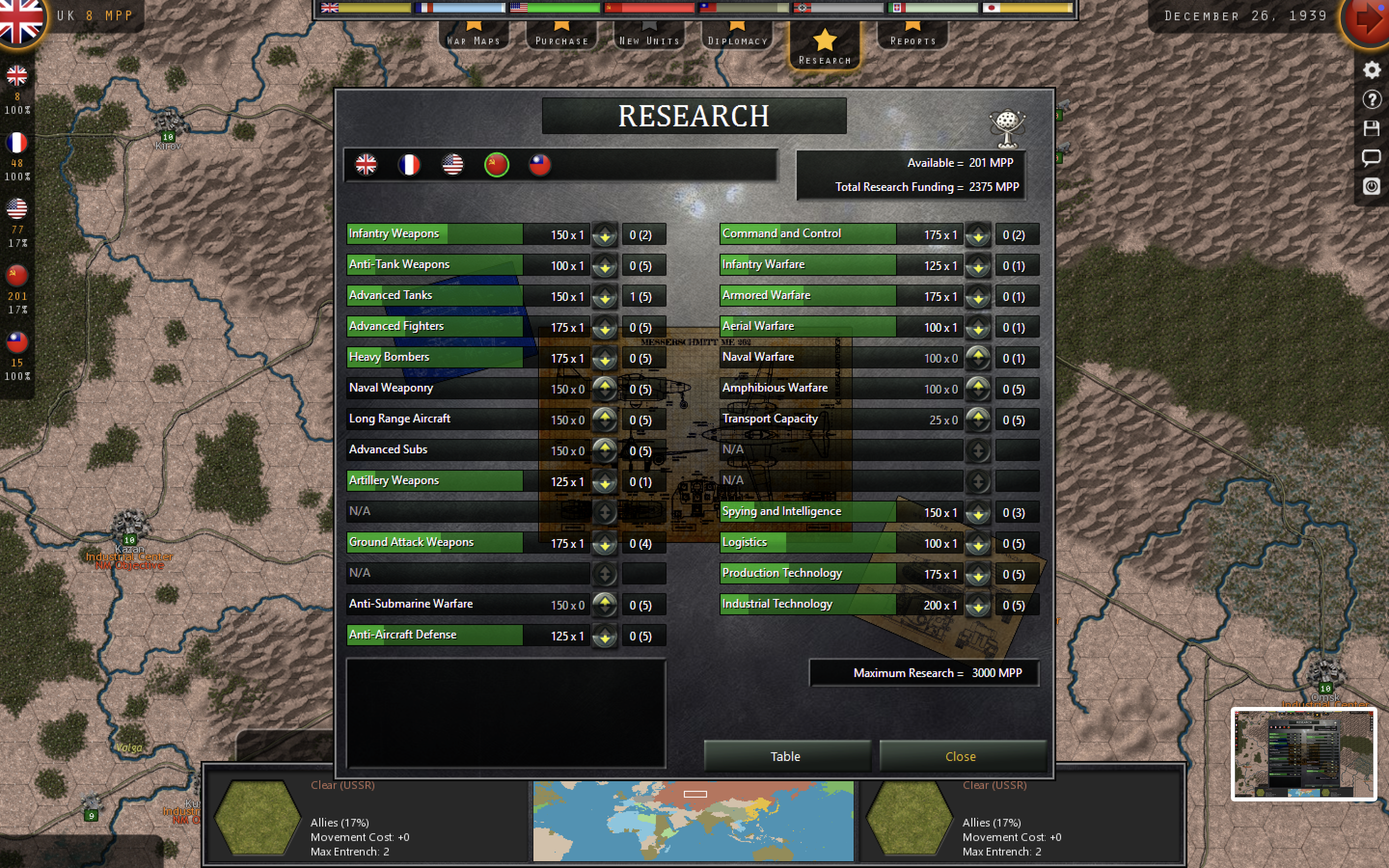Click the power button in the sidebar
The height and width of the screenshot is (868, 1389).
click(1372, 187)
